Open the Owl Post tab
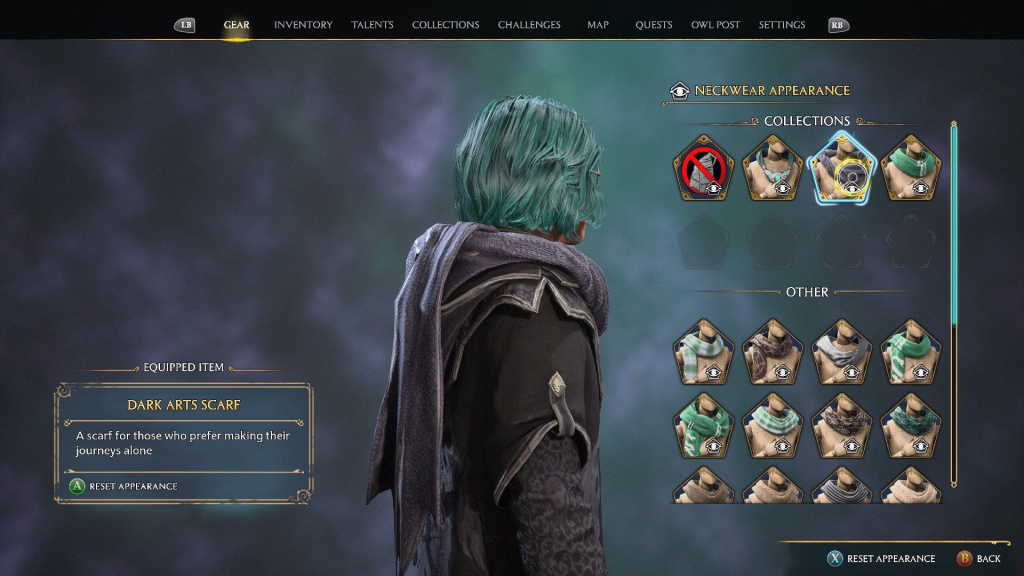Image resolution: width=1024 pixels, height=576 pixels. coord(715,25)
